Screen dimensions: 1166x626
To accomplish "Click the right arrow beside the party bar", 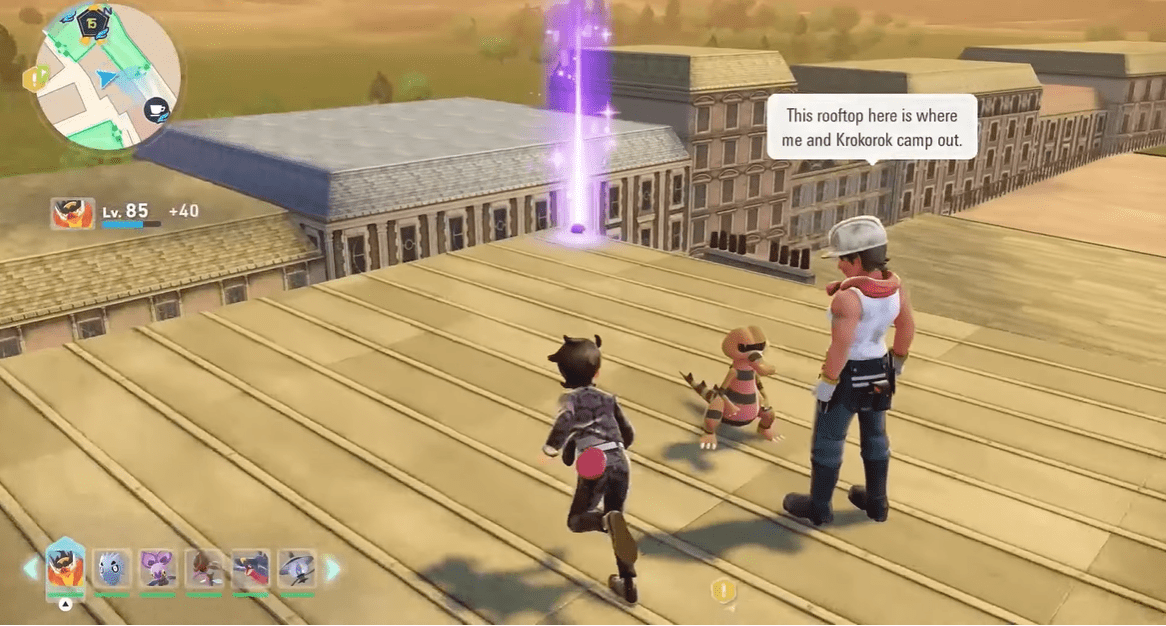I will (332, 569).
